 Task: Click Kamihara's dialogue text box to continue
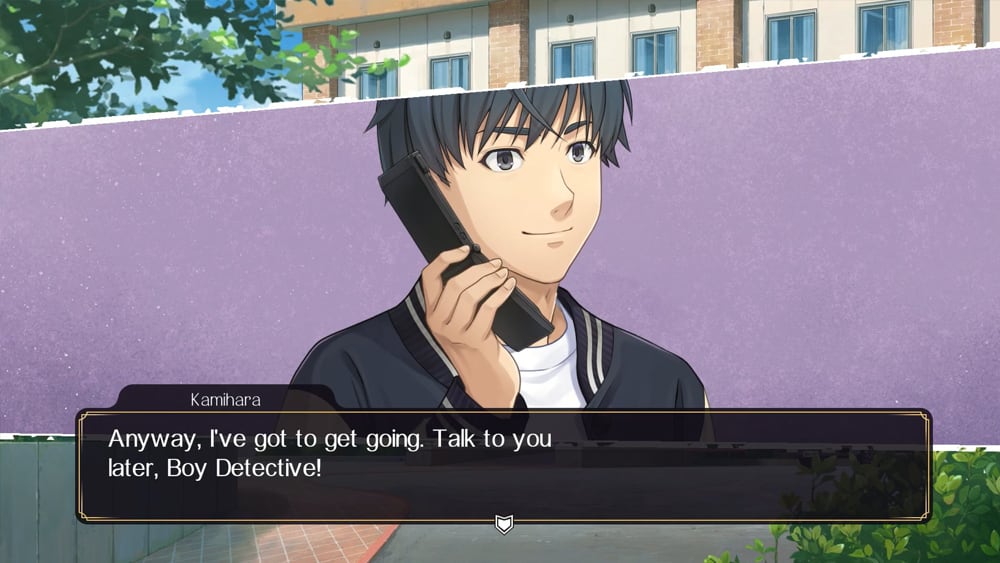[504, 464]
